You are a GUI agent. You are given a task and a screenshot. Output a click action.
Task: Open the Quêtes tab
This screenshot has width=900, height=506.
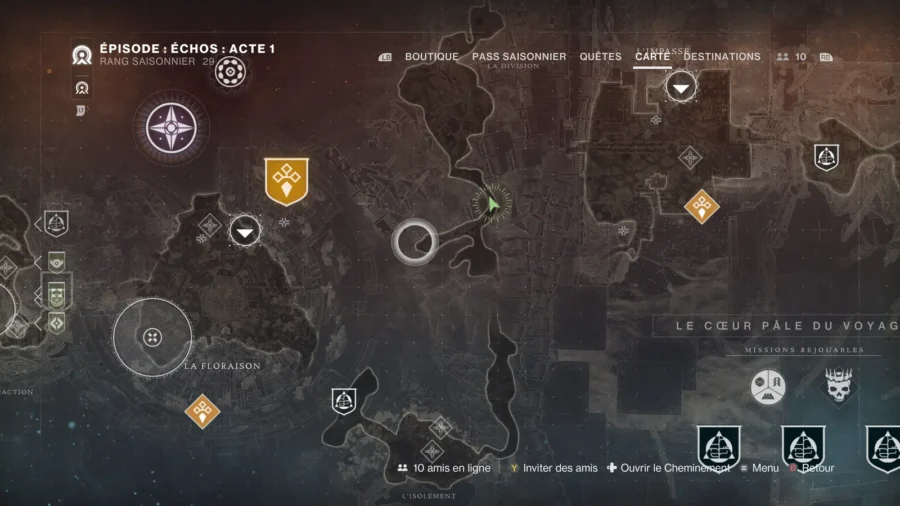click(x=600, y=57)
